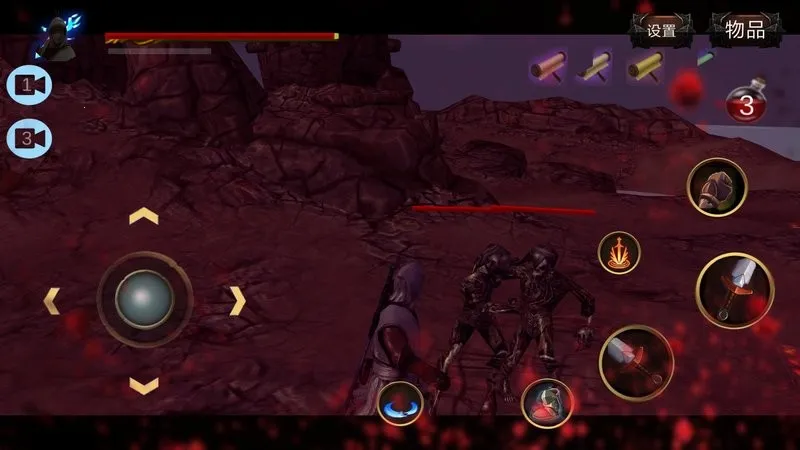Tap the right arrow on movement pad
800x450 pixels.
237,300
